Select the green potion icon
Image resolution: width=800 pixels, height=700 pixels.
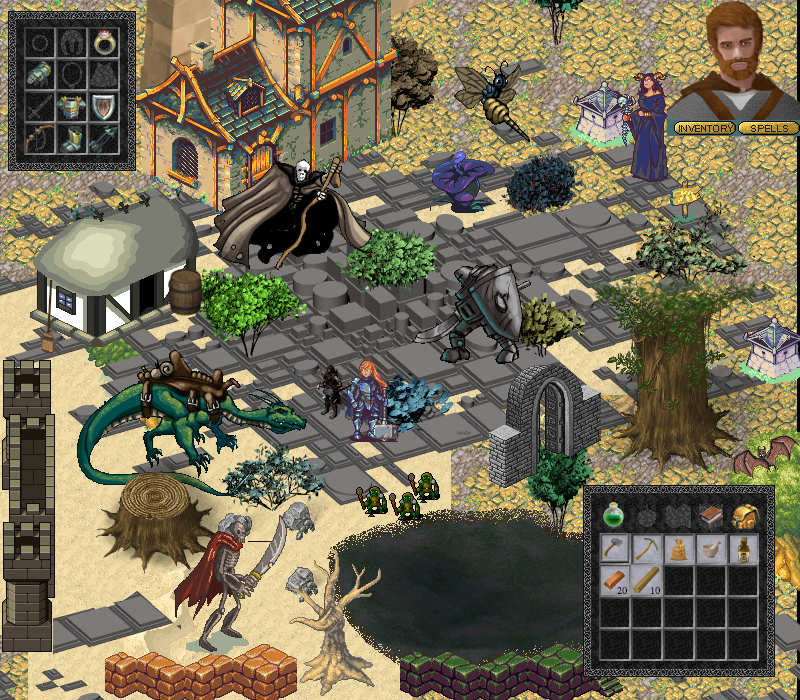click(x=614, y=516)
